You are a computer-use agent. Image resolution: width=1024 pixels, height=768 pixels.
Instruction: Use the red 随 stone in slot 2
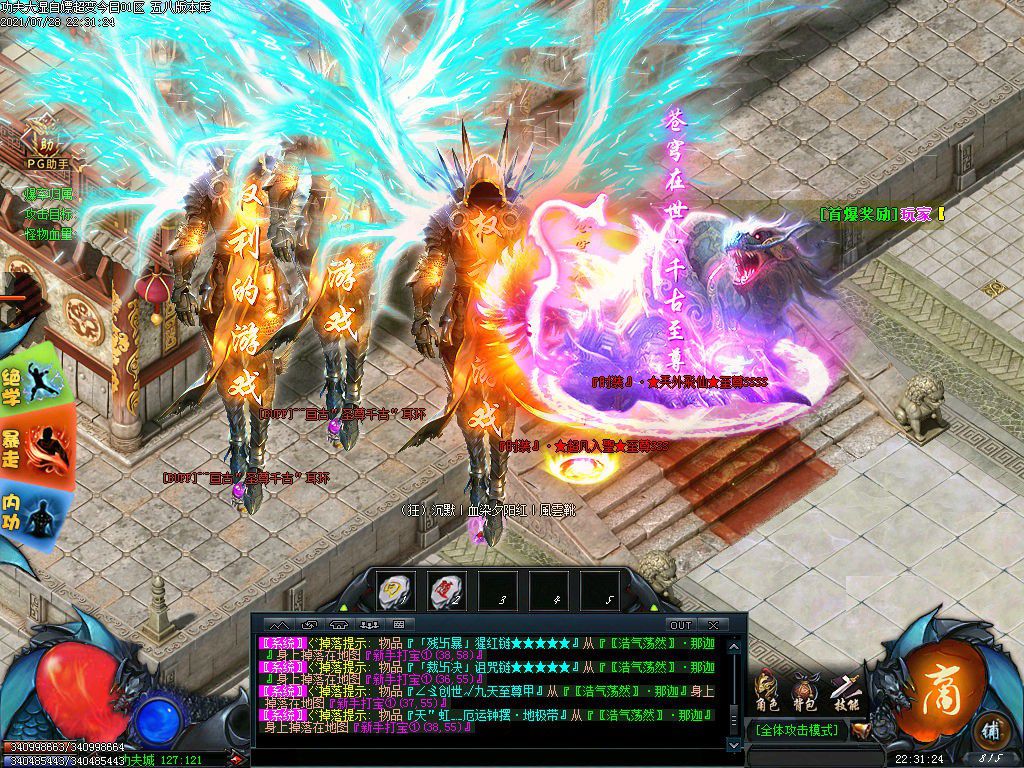click(446, 592)
